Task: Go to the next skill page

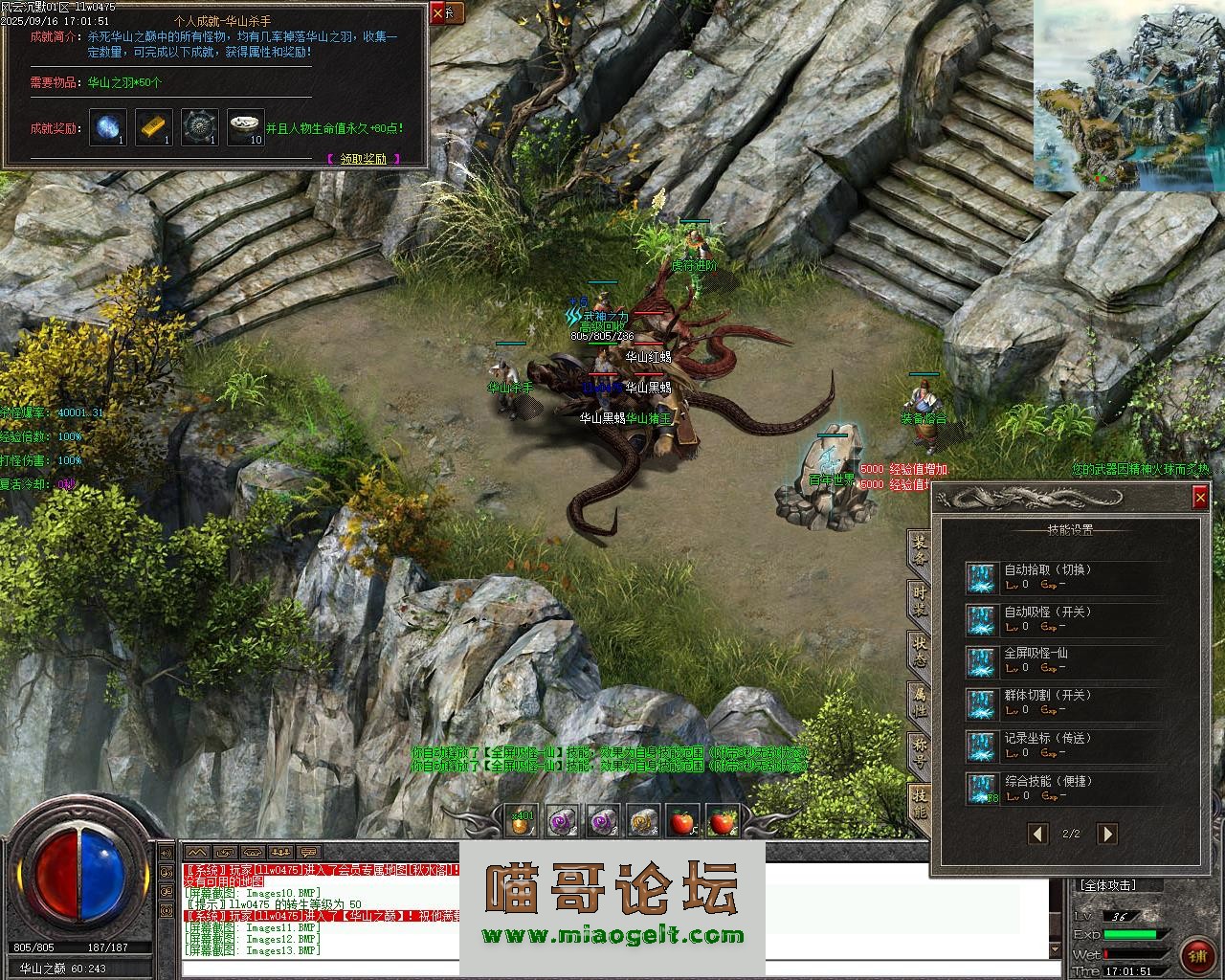Action: coord(1106,834)
